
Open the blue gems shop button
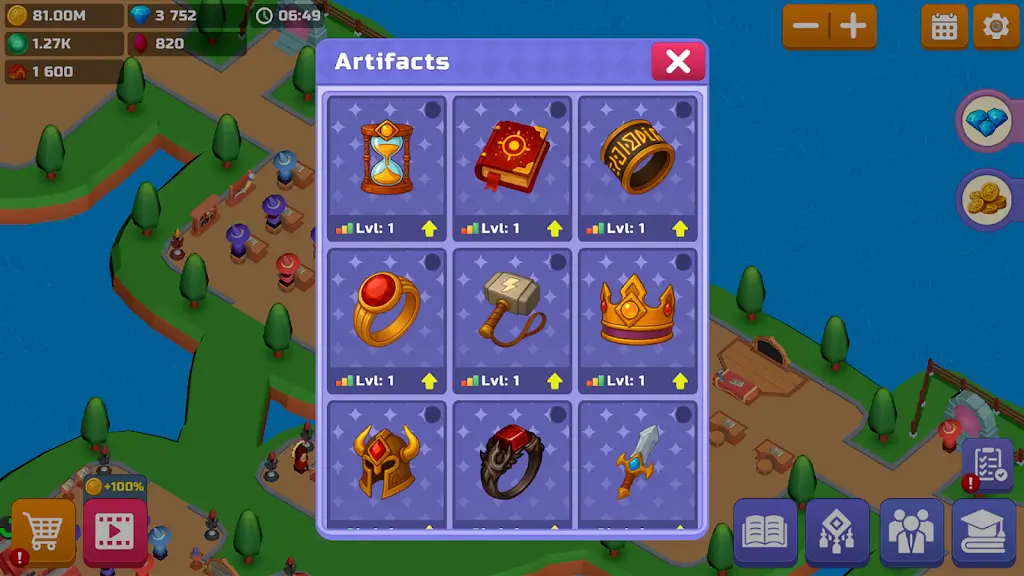point(987,122)
